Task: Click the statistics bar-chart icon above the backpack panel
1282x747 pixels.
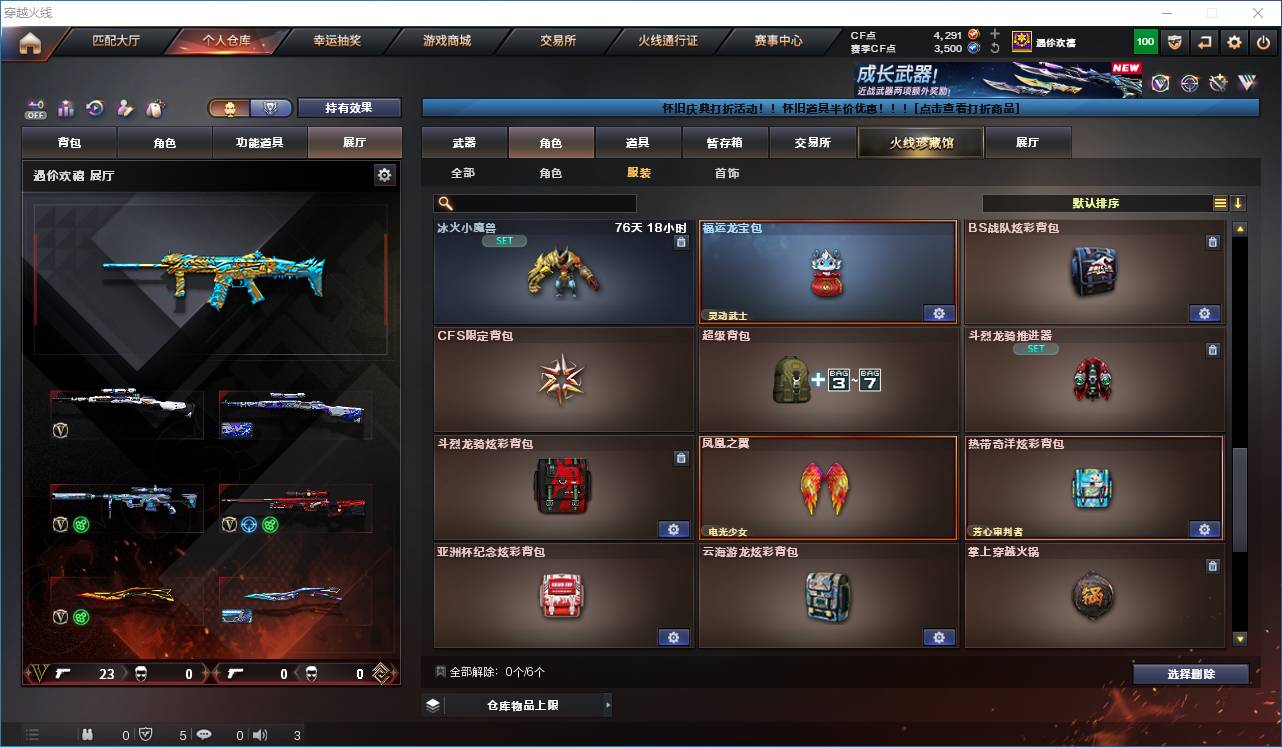Action: 65,108
